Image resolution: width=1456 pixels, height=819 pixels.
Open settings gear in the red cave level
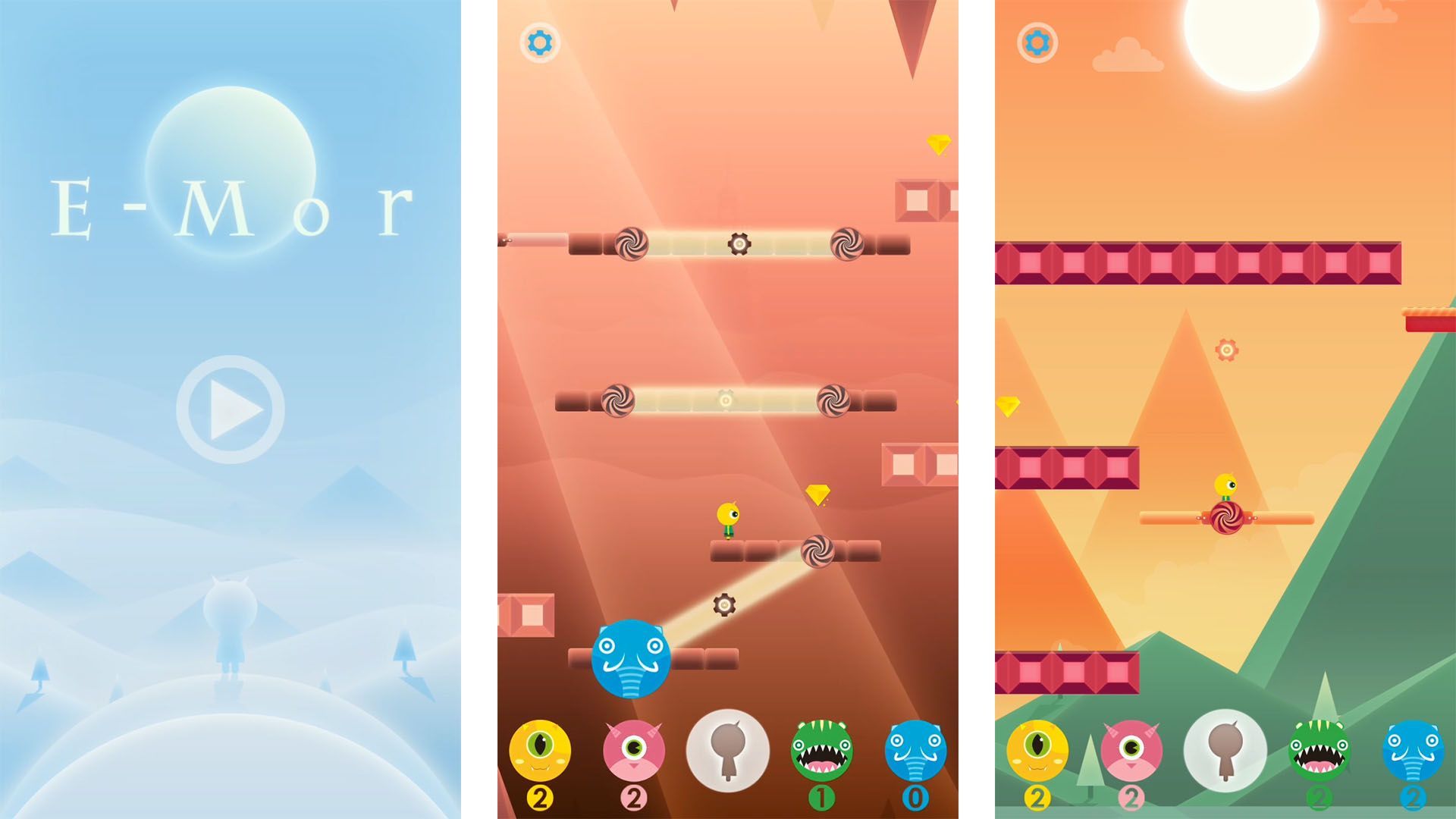point(539,42)
